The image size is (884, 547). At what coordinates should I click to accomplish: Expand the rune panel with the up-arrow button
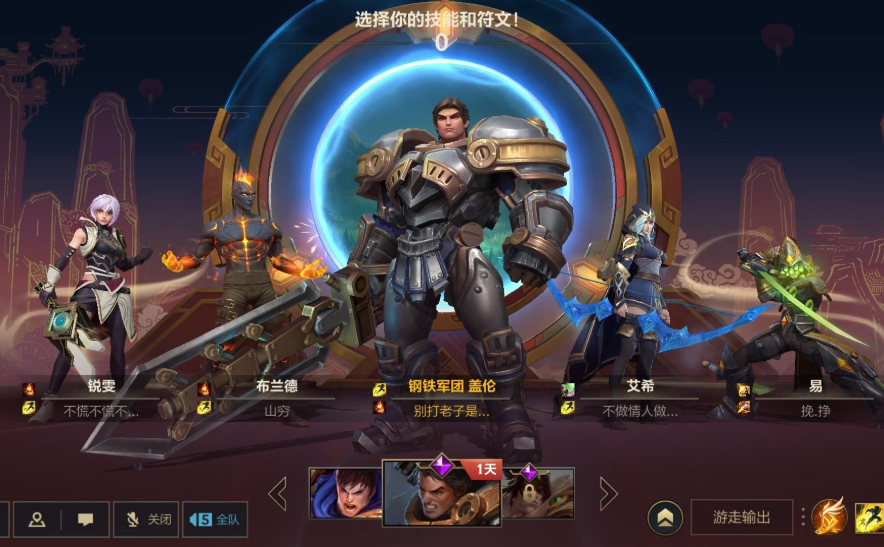[x=666, y=517]
